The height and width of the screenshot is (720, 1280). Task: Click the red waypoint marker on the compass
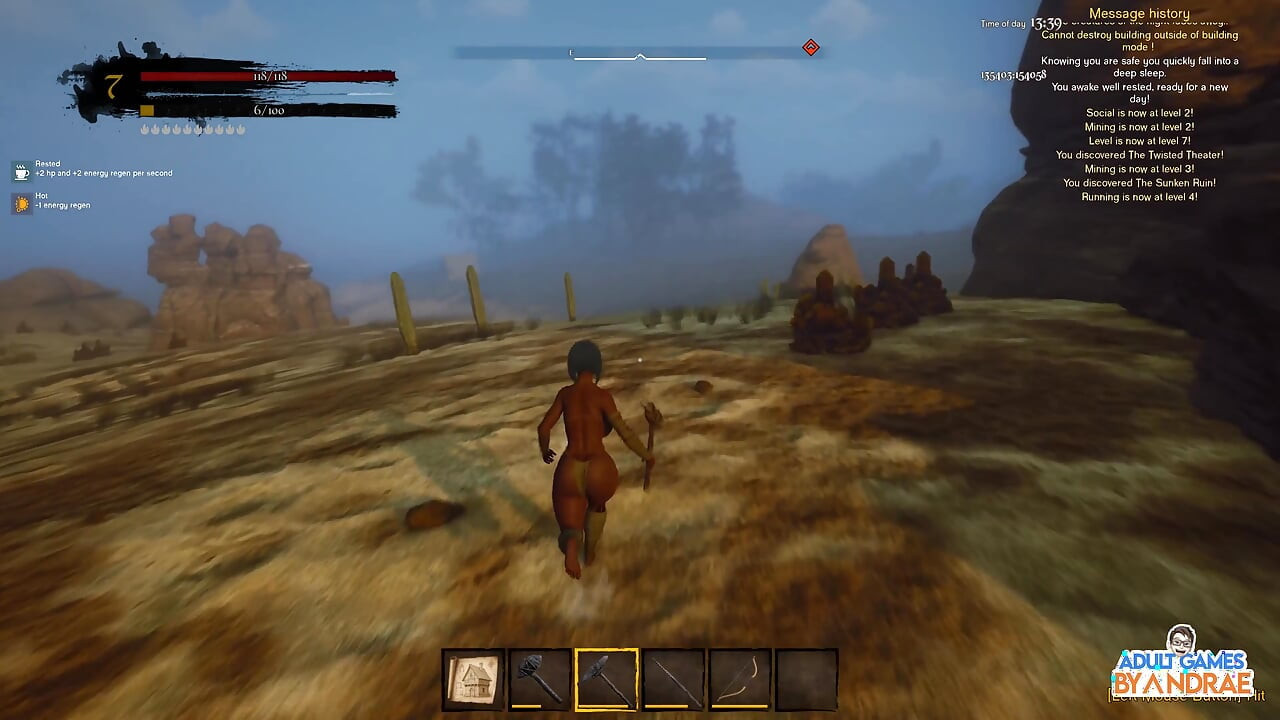coord(811,46)
